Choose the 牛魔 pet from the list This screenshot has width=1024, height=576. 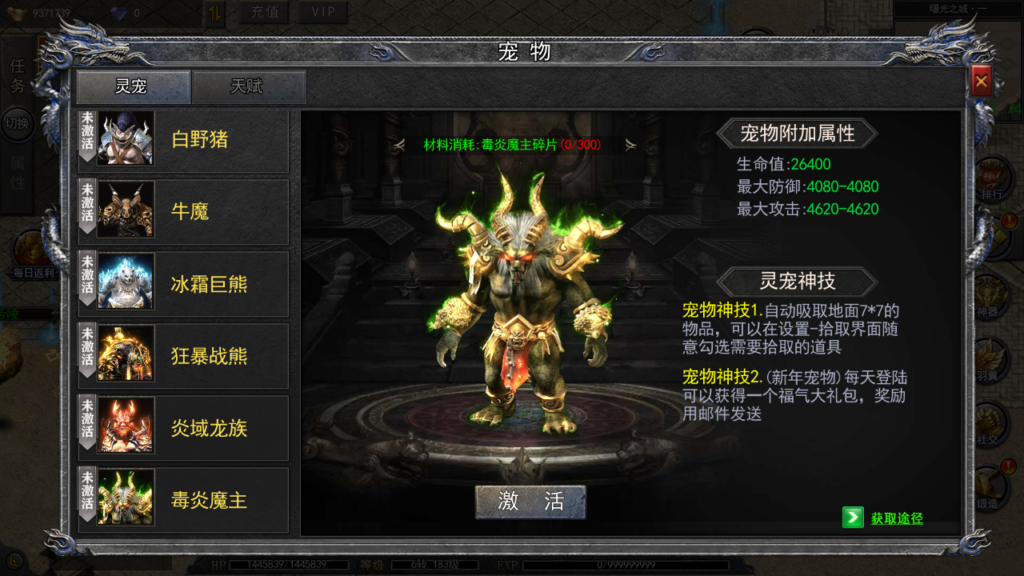pos(185,212)
